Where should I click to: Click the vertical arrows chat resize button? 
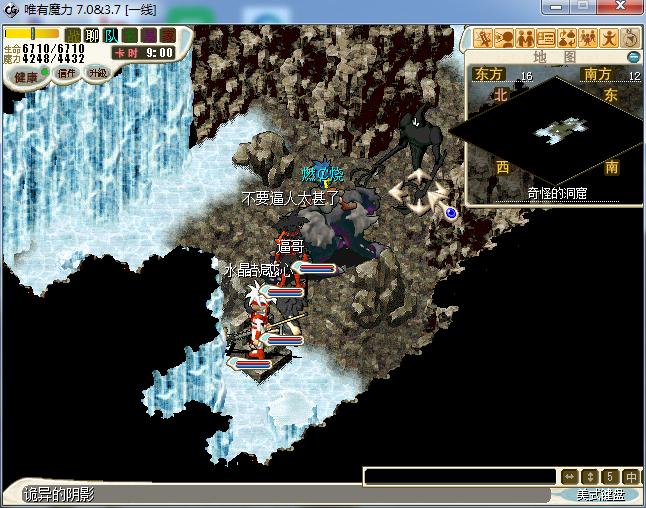click(590, 477)
